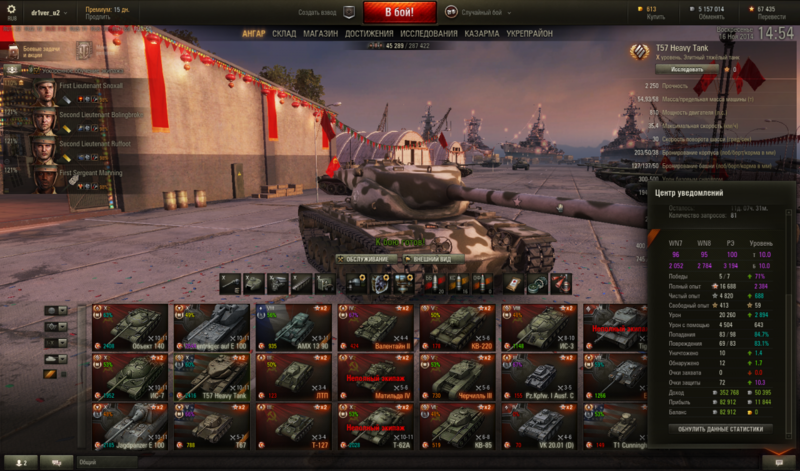This screenshot has width=800, height=471.
Task: Select the КВ-220 tank card
Action: coord(459,325)
